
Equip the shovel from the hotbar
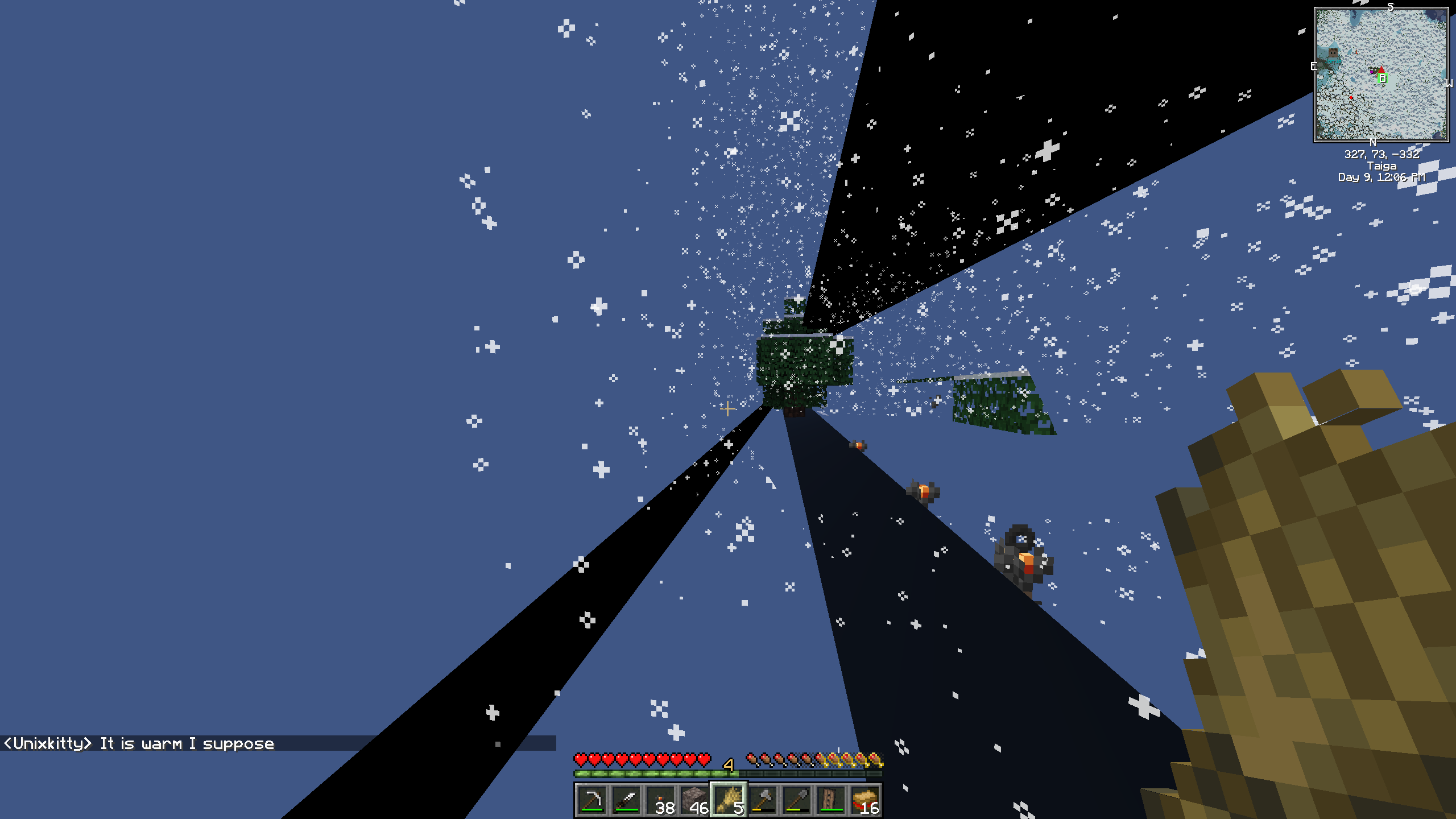click(x=797, y=800)
